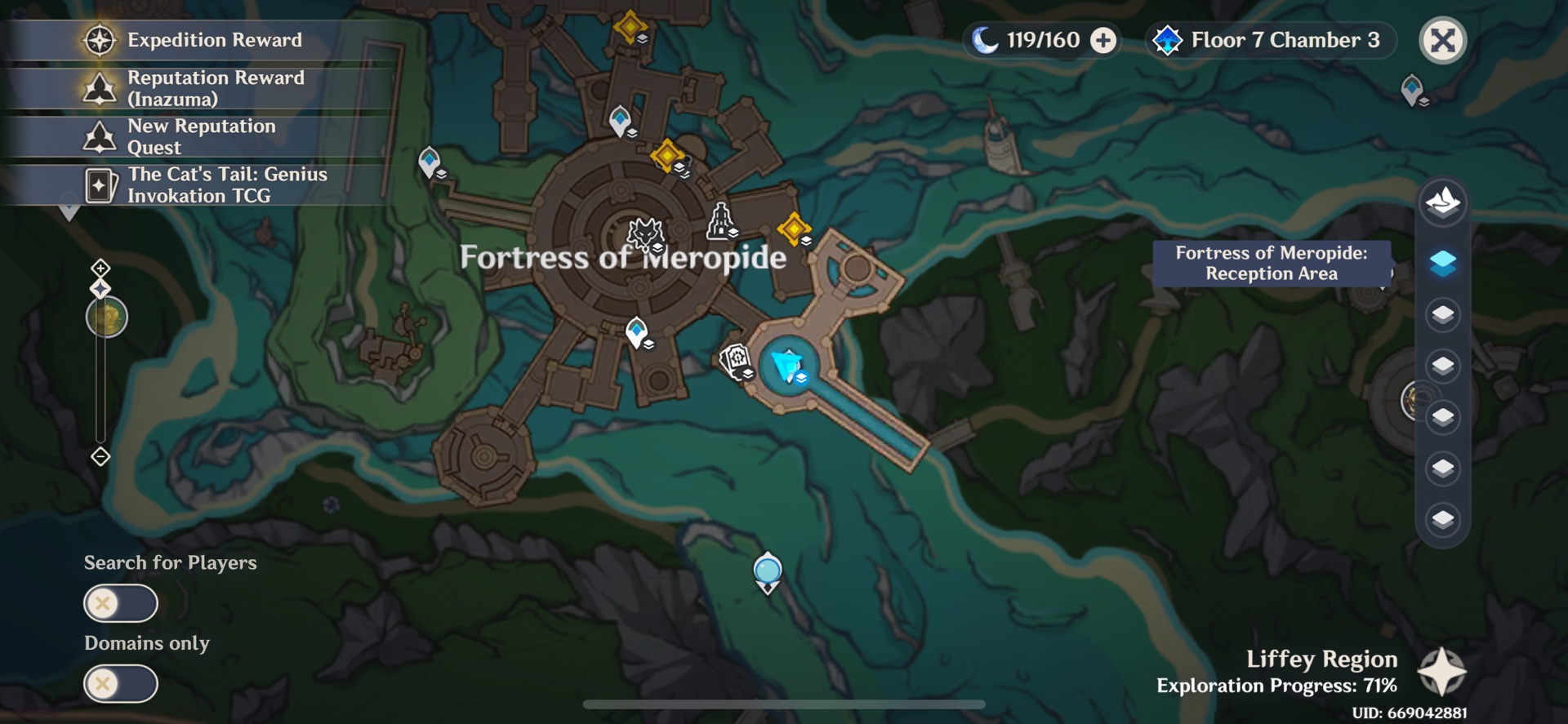This screenshot has width=1568, height=724.
Task: Click The Cat's Tail Genius Invokation TCG icon
Action: (x=98, y=184)
